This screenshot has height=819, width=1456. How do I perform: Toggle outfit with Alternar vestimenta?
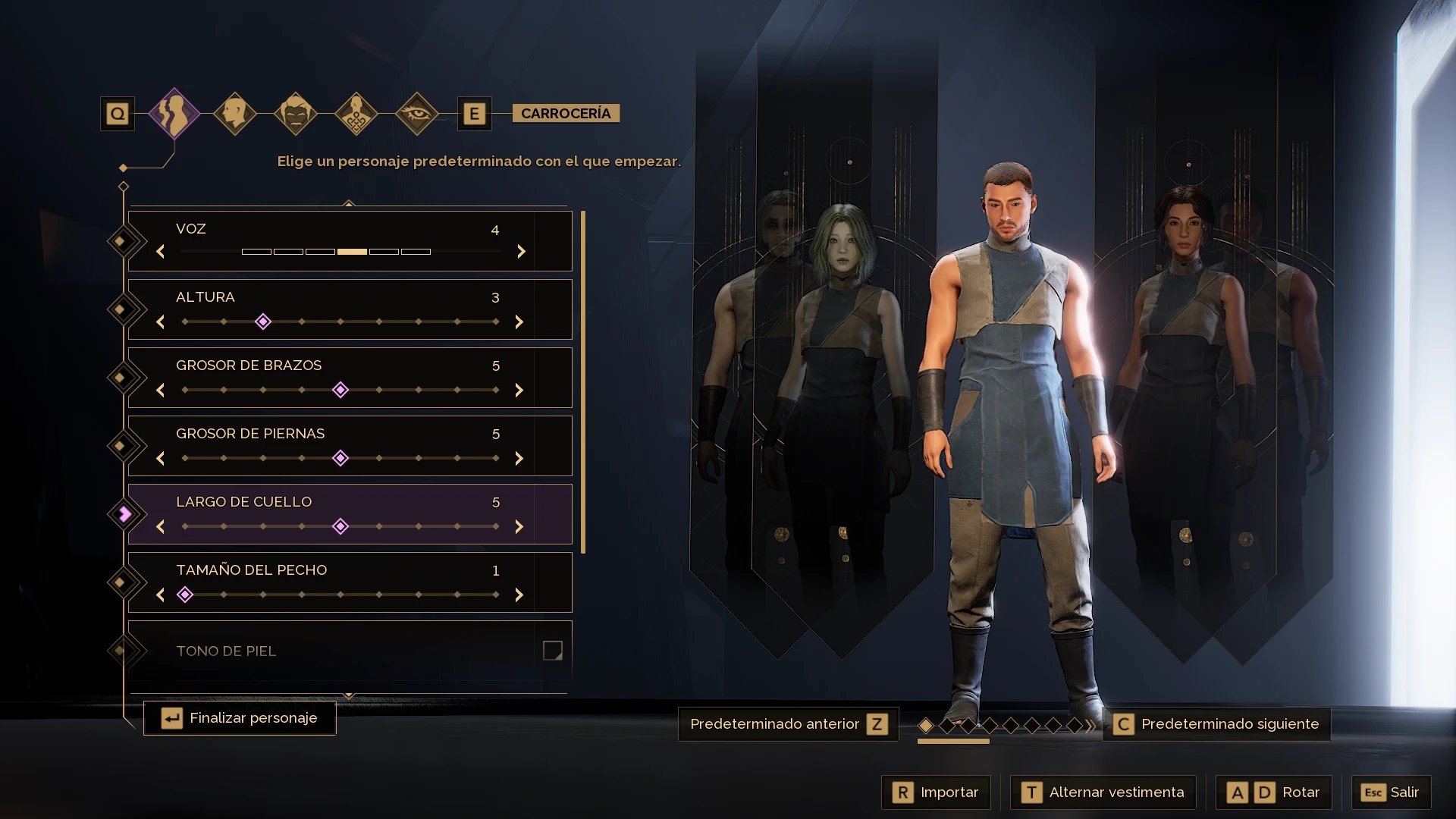[1103, 792]
